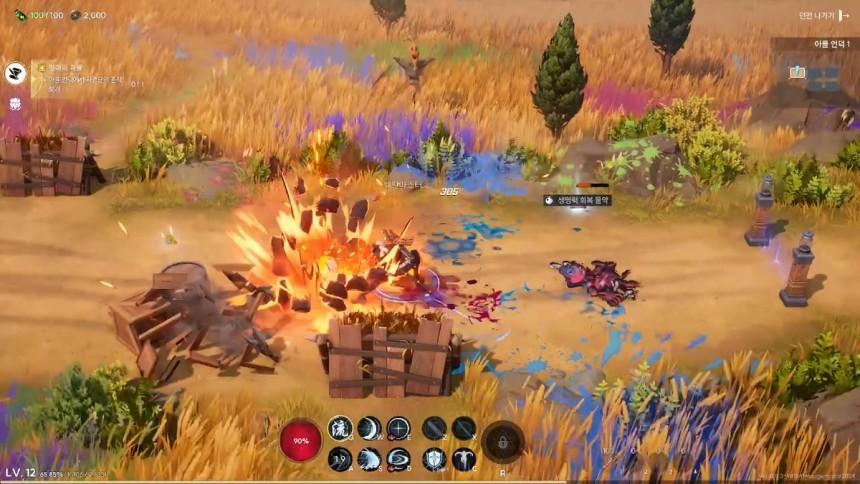Open the quest tracker entry

(84, 75)
